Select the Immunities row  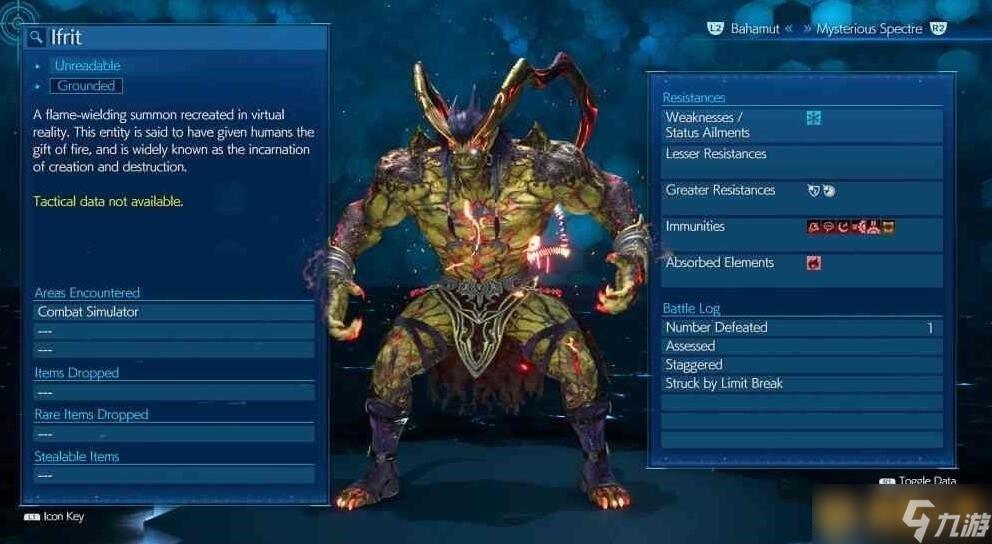(802, 227)
